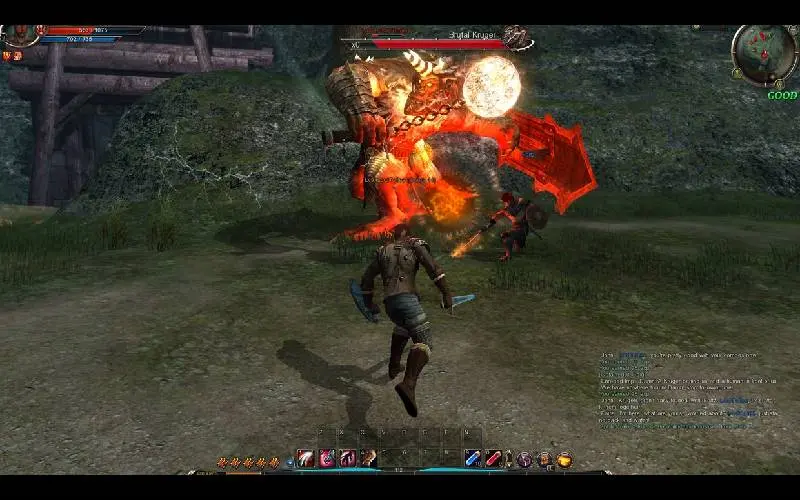
Task: Activate the white slash attack skill
Action: (x=305, y=458)
